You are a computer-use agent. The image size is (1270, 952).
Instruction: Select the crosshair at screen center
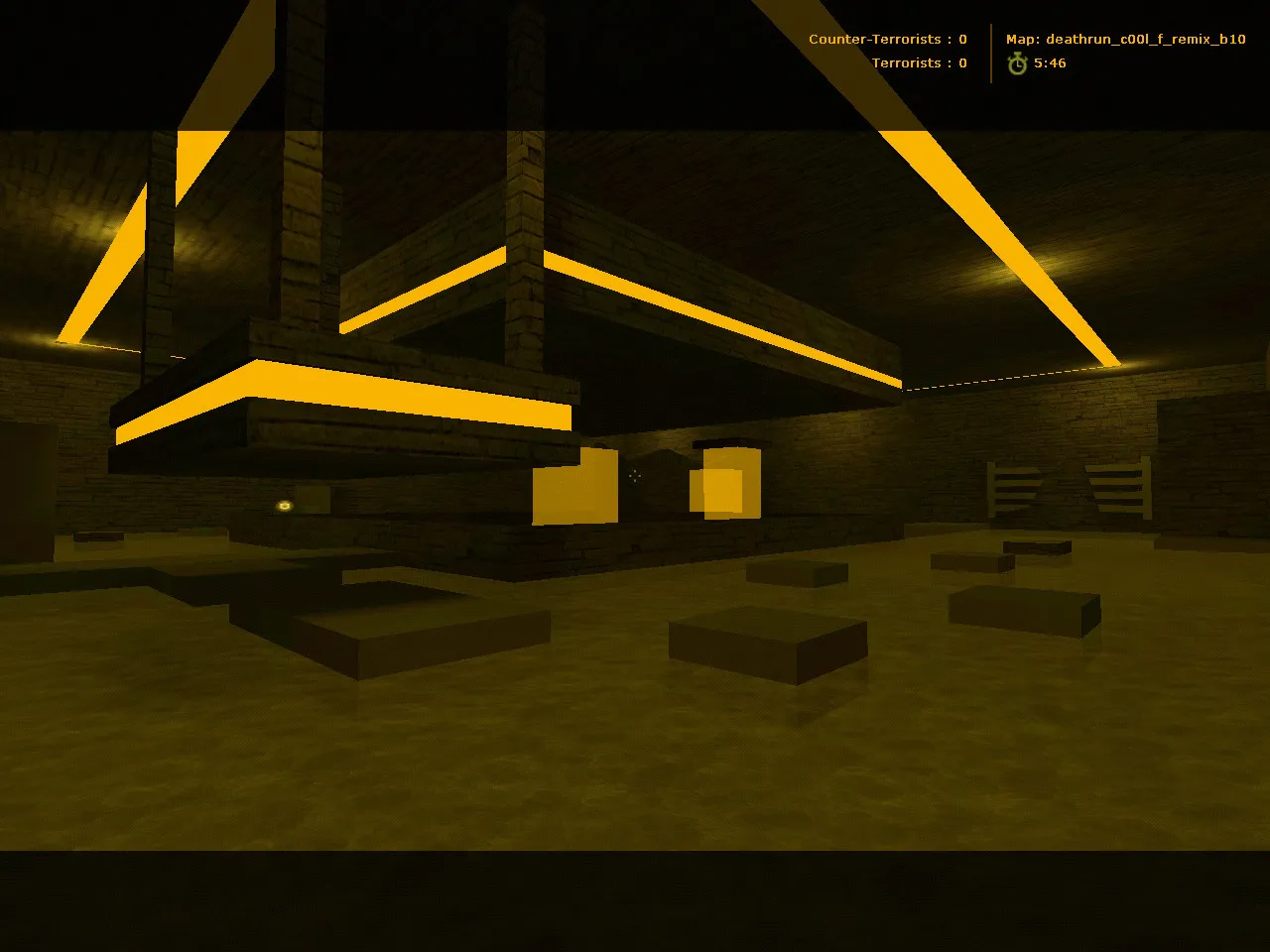pyautogui.click(x=635, y=477)
